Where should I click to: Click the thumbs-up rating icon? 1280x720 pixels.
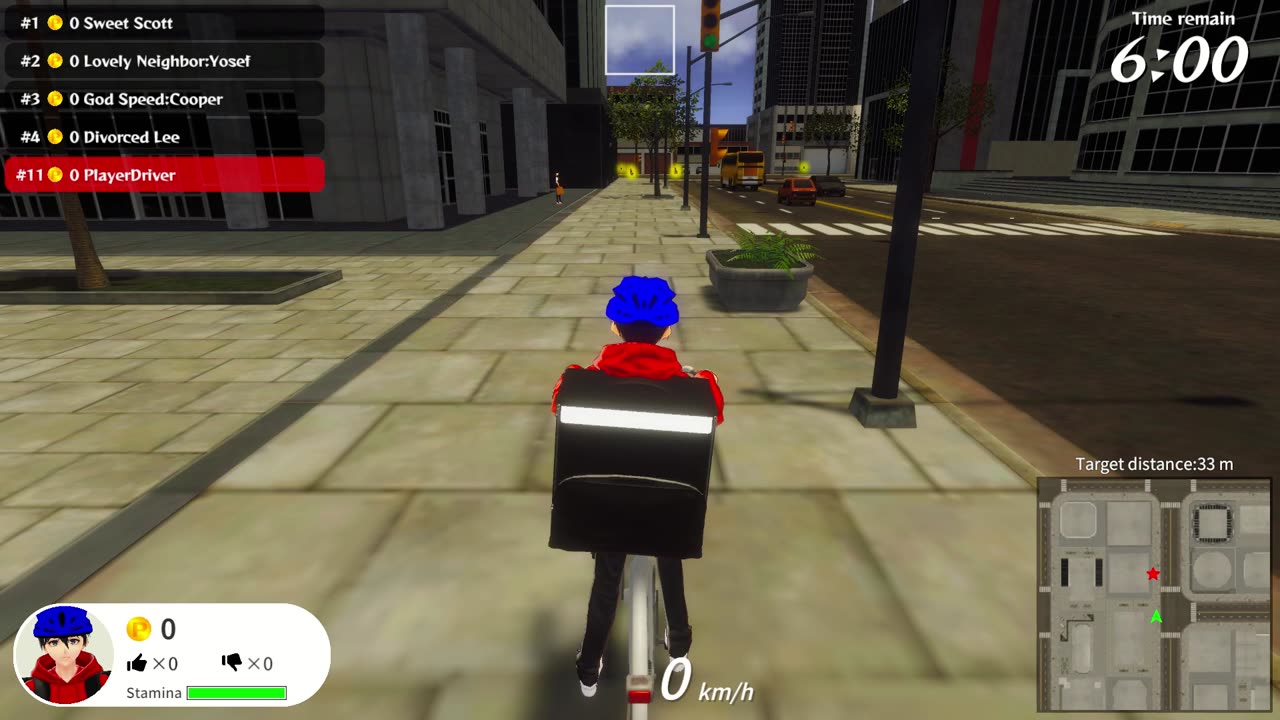(x=137, y=662)
